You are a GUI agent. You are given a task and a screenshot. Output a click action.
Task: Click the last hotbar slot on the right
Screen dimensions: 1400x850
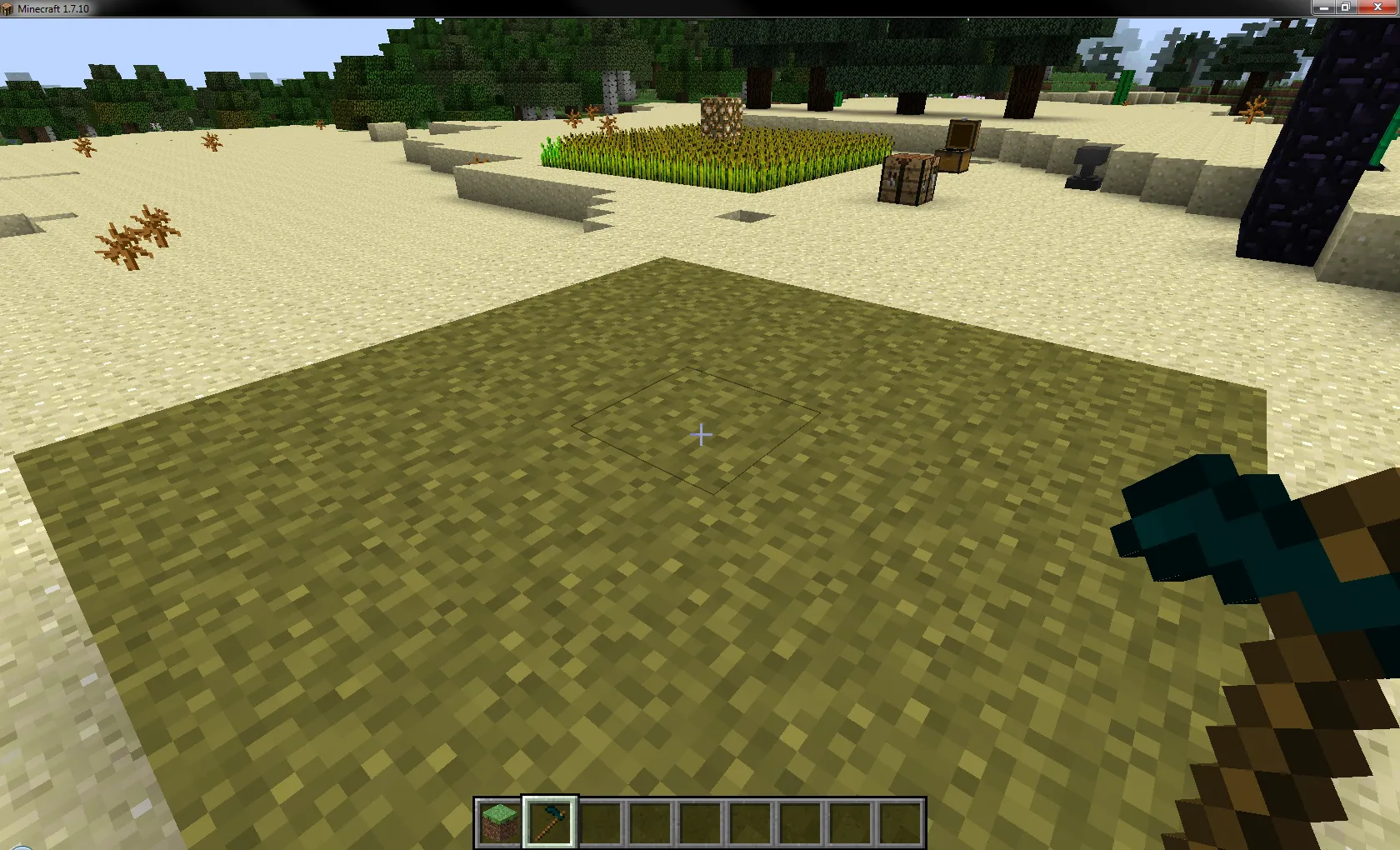tap(901, 821)
